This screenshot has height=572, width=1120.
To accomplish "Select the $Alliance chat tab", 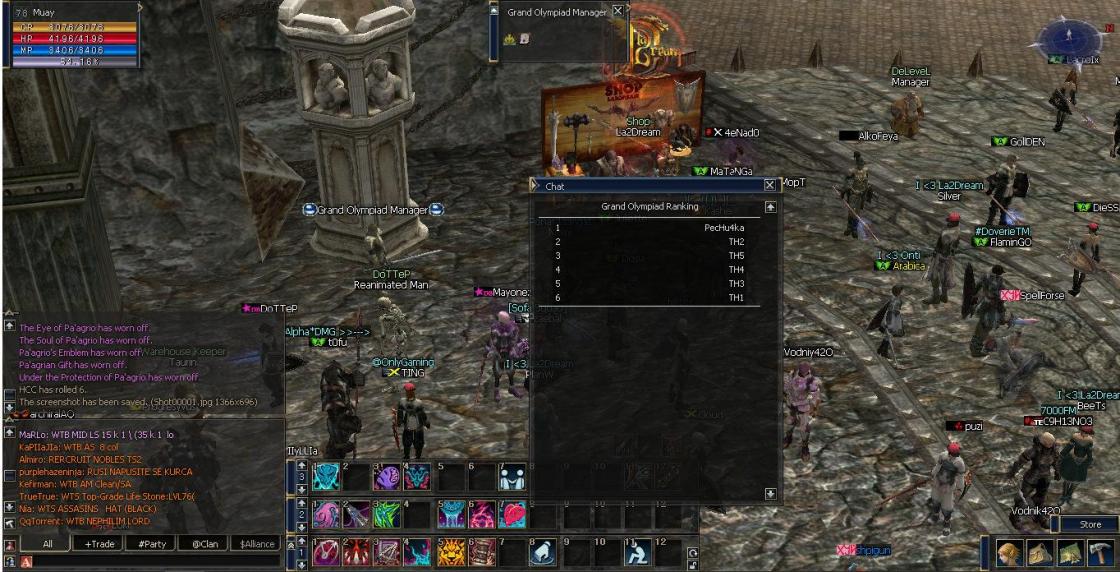I will [256, 544].
